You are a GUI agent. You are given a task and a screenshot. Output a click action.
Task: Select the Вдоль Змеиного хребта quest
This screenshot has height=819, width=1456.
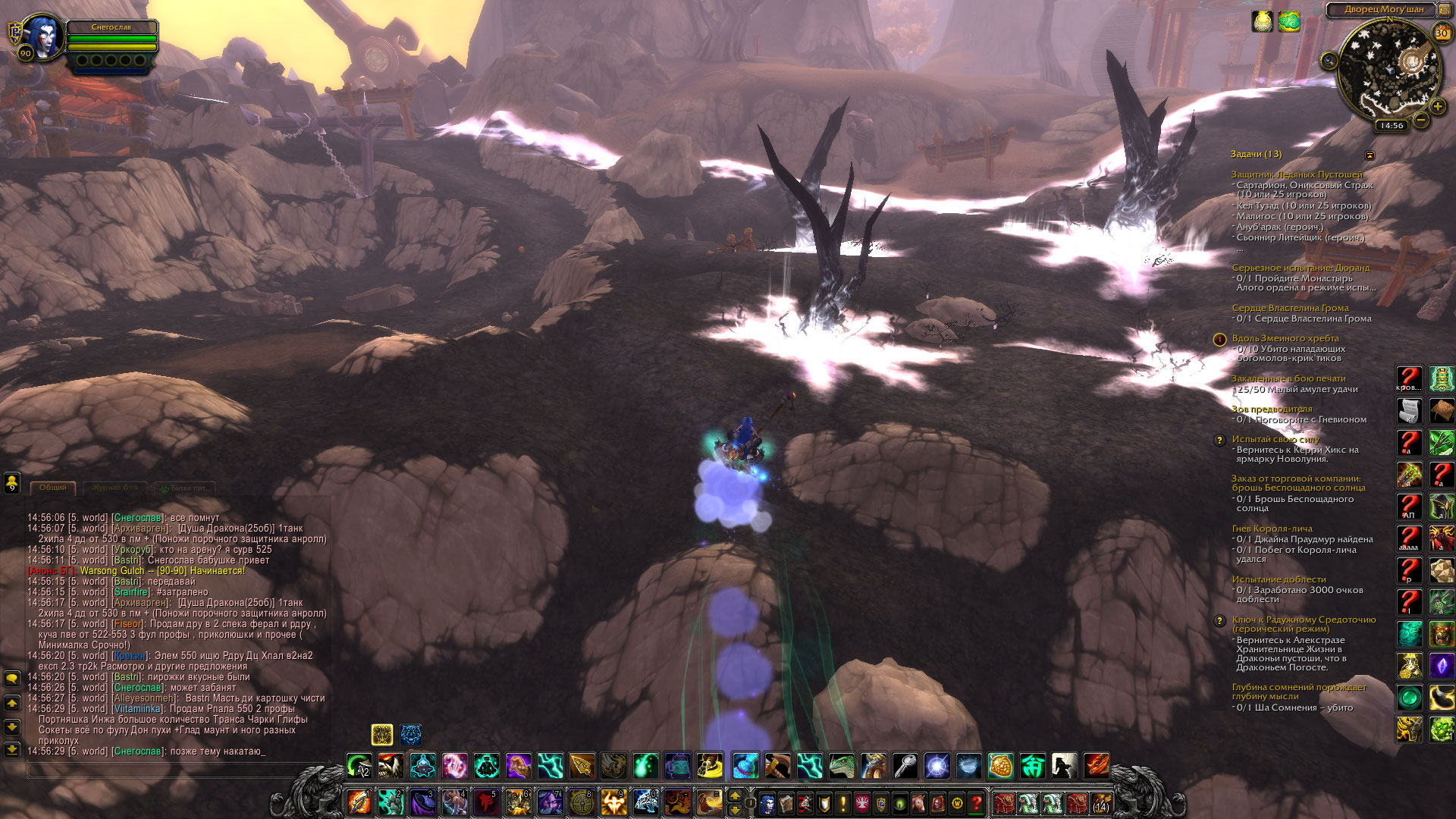(1285, 338)
